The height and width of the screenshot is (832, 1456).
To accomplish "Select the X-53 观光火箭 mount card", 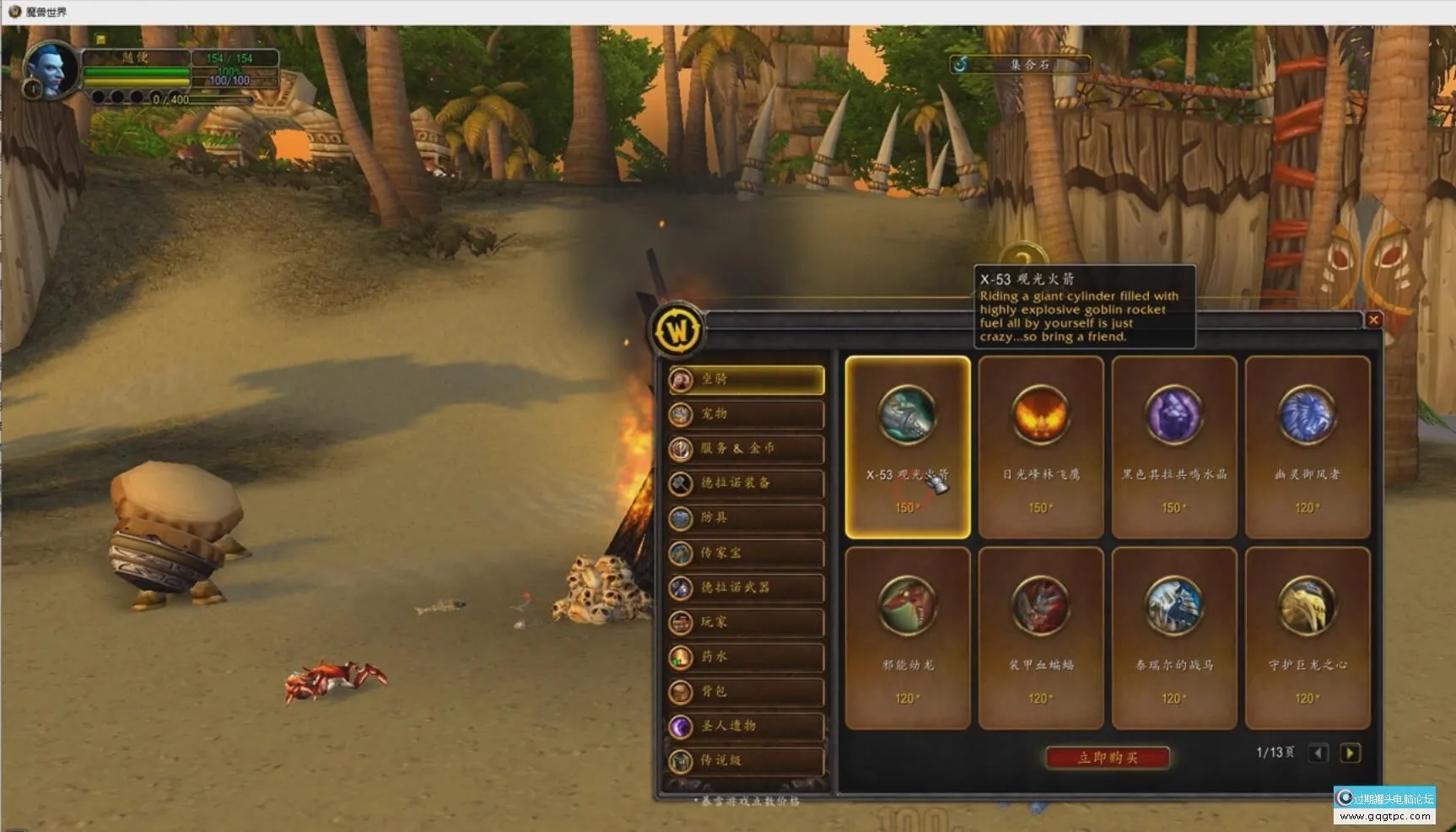I will [x=908, y=446].
